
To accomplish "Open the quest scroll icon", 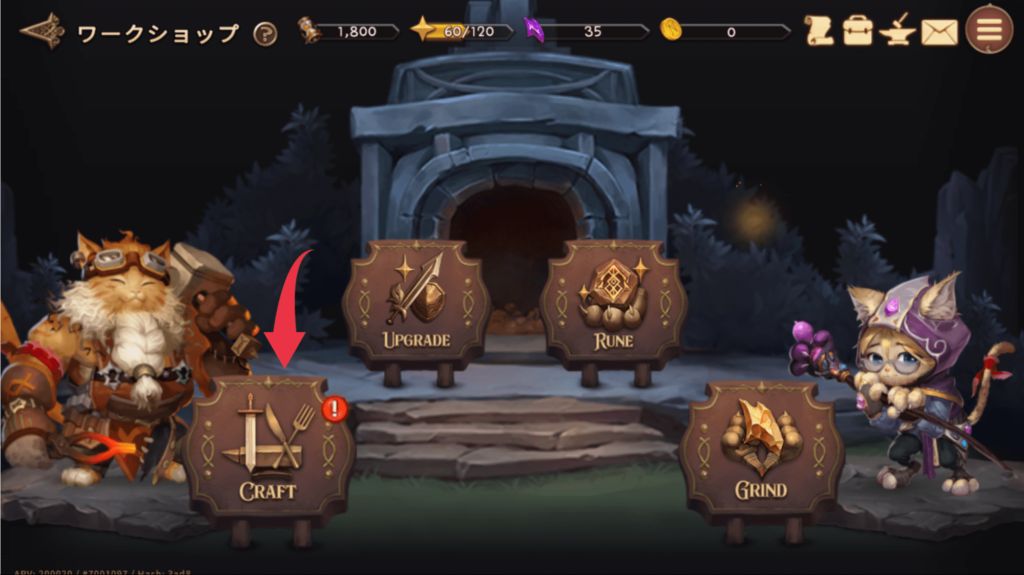I will pos(818,31).
